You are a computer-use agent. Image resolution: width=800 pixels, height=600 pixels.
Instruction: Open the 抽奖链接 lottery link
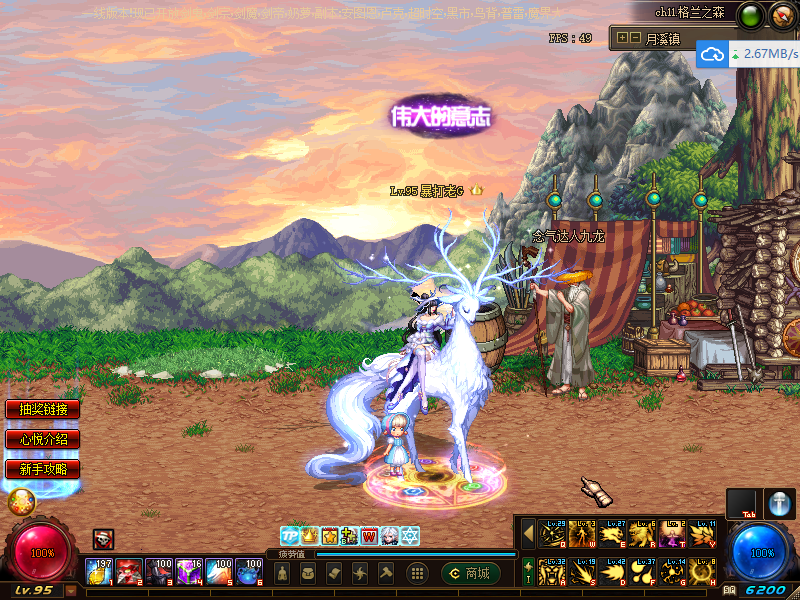pyautogui.click(x=42, y=410)
